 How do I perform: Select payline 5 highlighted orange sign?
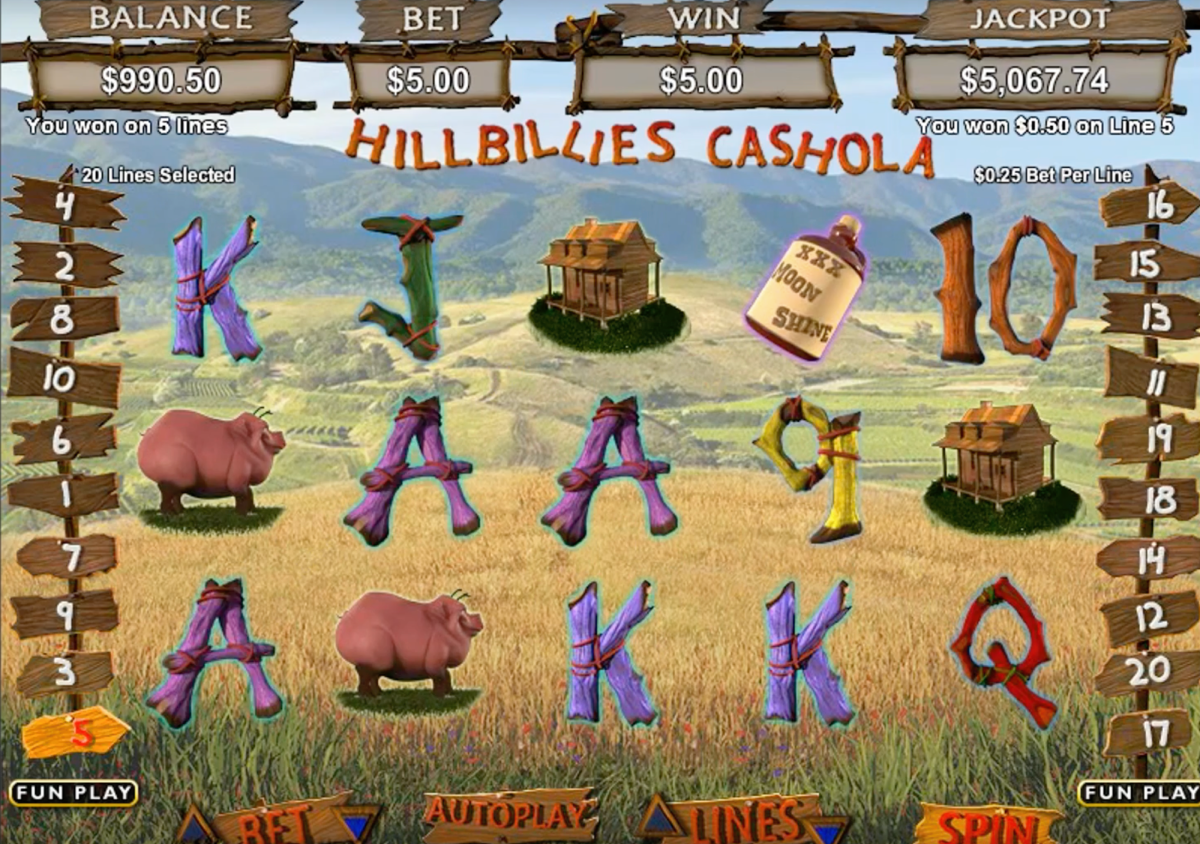click(76, 733)
